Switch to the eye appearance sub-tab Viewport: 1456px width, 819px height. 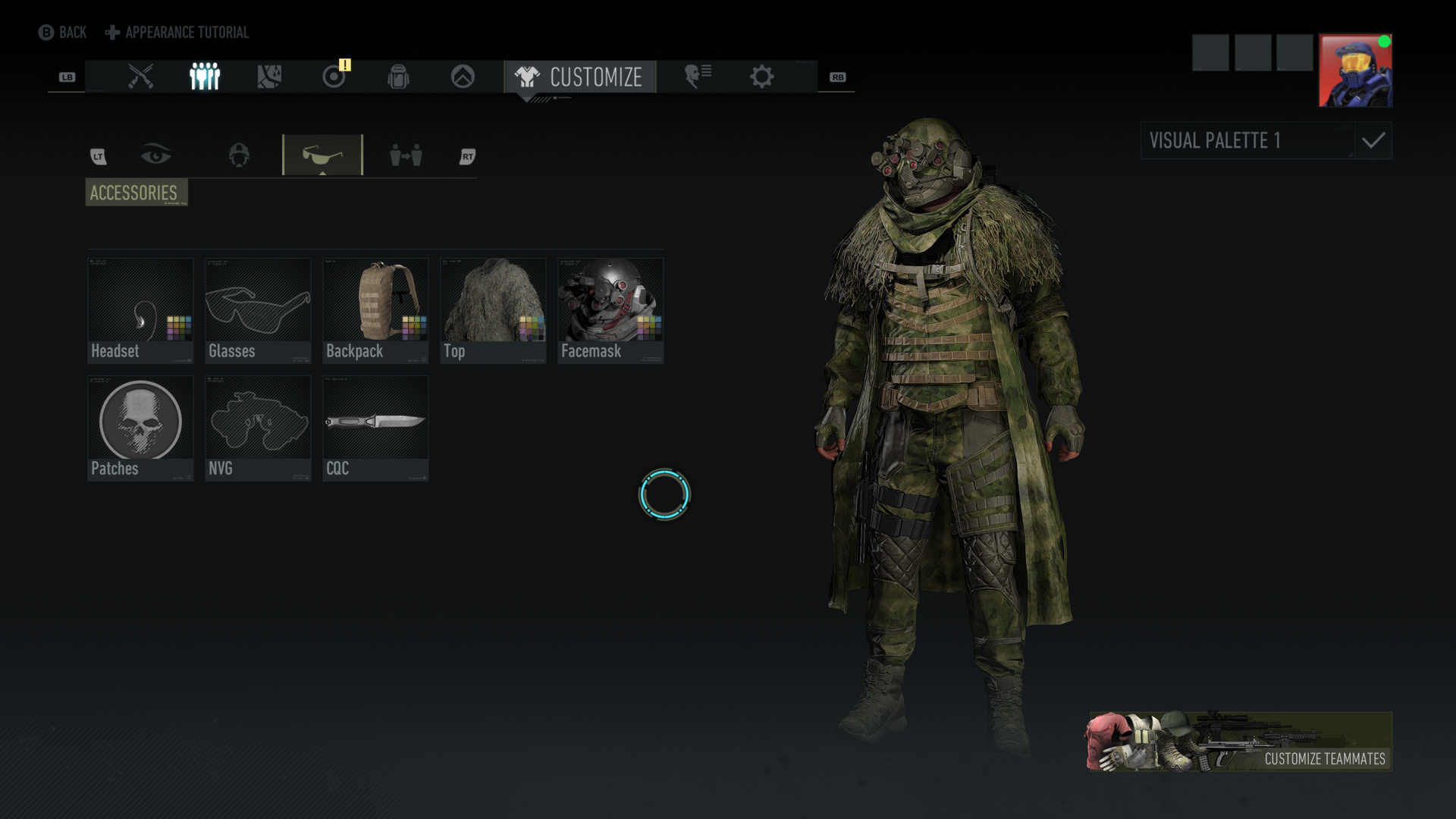click(x=156, y=155)
